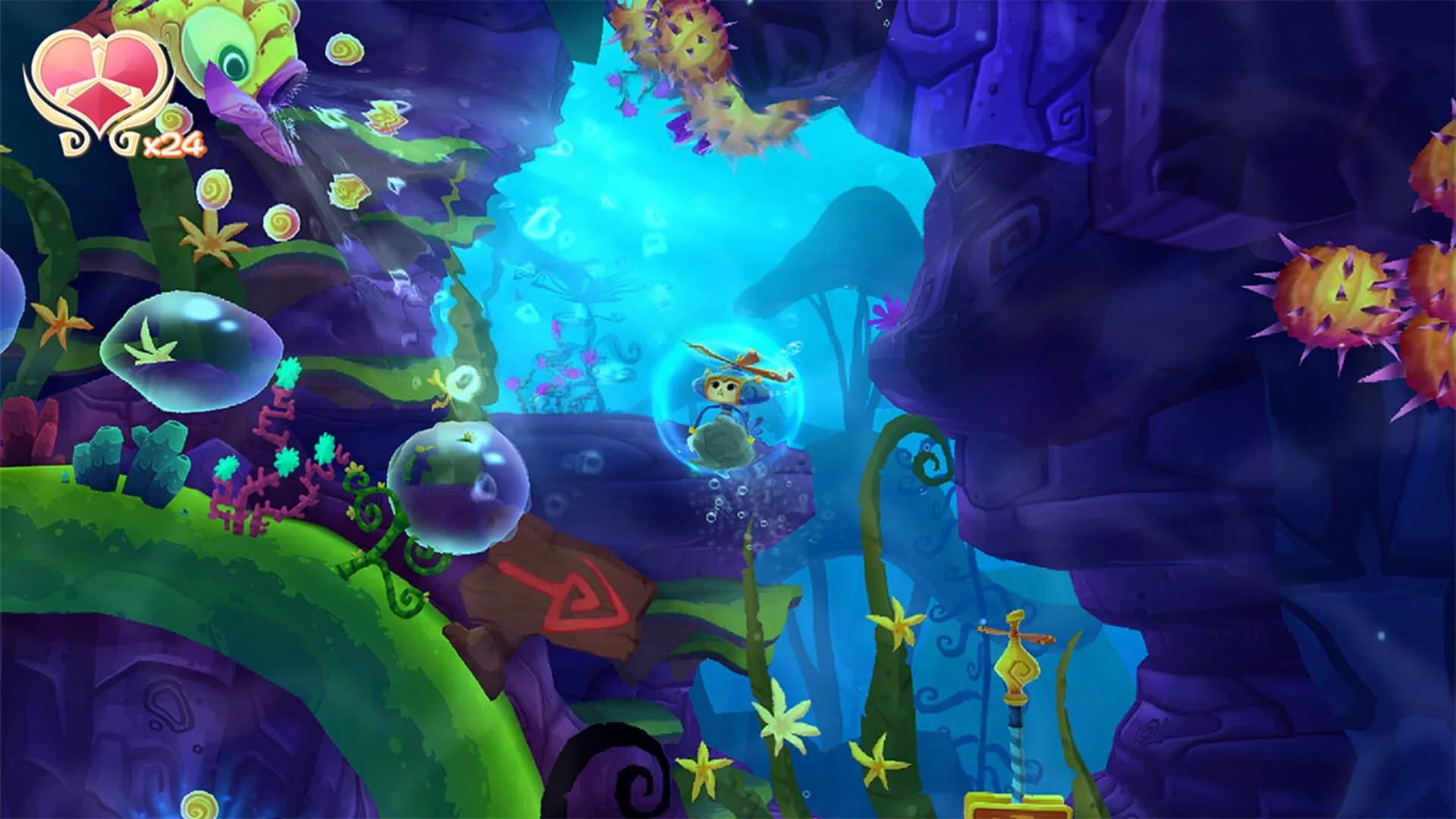Viewport: 1456px width, 819px height.
Task: Open the purple mushroom grove in the background
Action: [x=842, y=258]
